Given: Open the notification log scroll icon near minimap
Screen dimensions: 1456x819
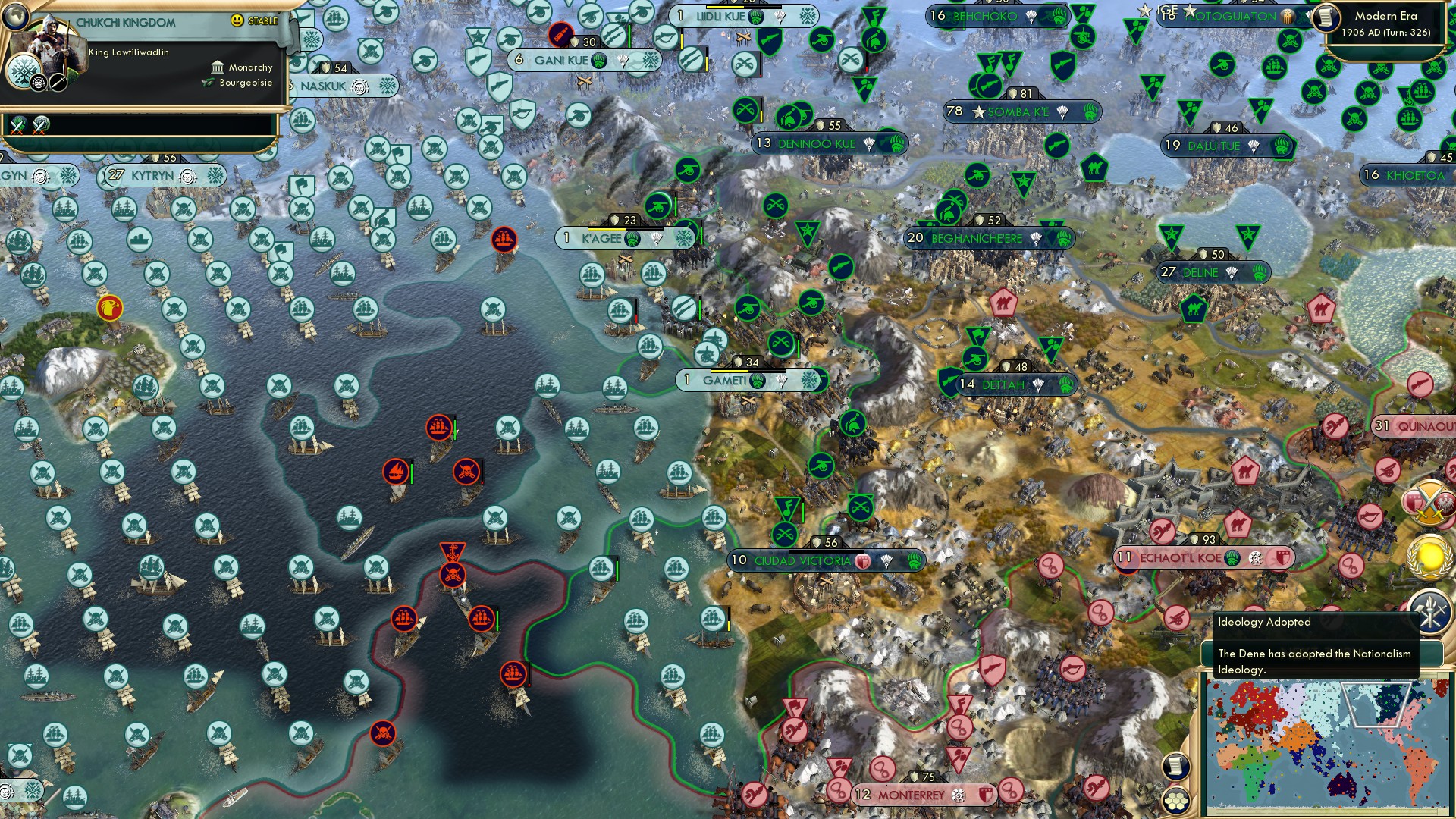Looking at the screenshot, I should 1175,766.
